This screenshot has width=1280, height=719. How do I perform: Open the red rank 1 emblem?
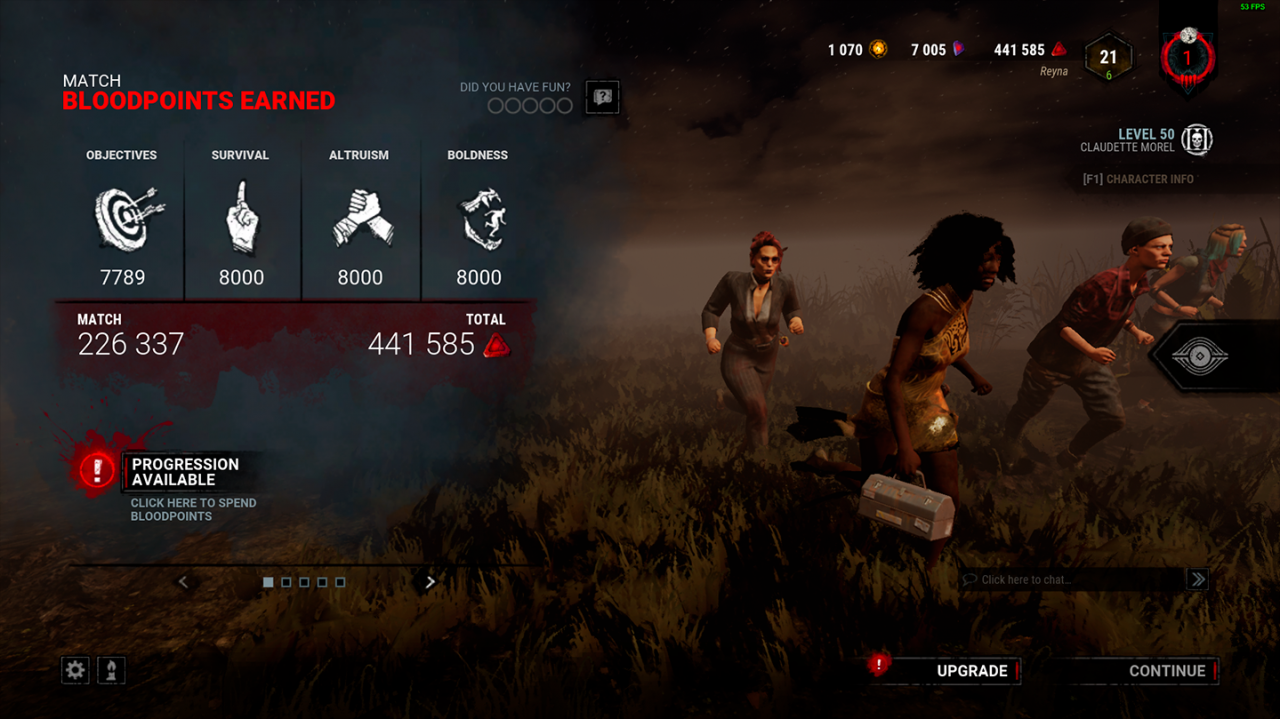pyautogui.click(x=1187, y=58)
